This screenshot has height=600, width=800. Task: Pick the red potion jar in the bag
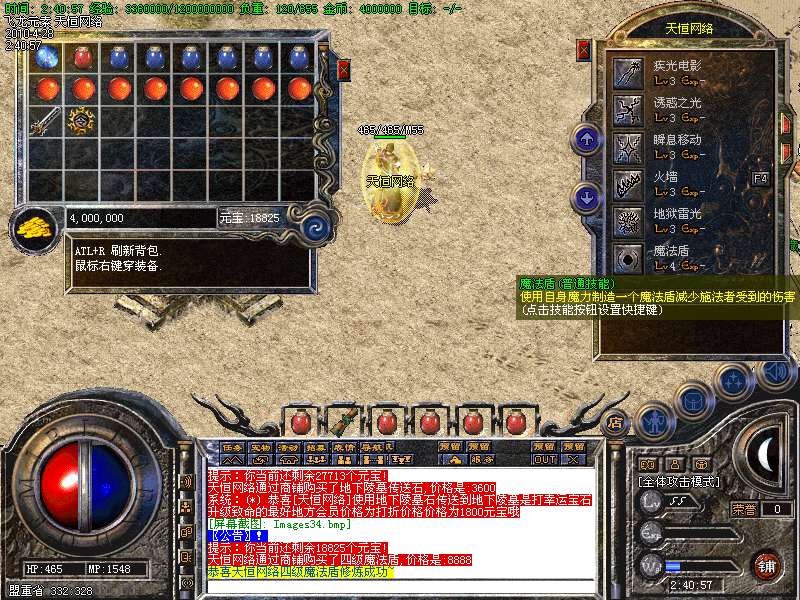coord(82,58)
